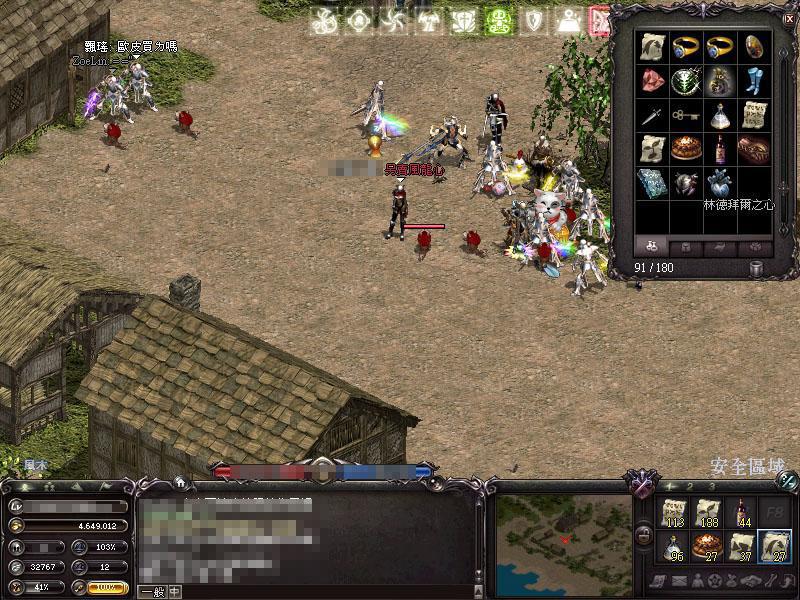Pick the red gem inventory item

click(652, 81)
